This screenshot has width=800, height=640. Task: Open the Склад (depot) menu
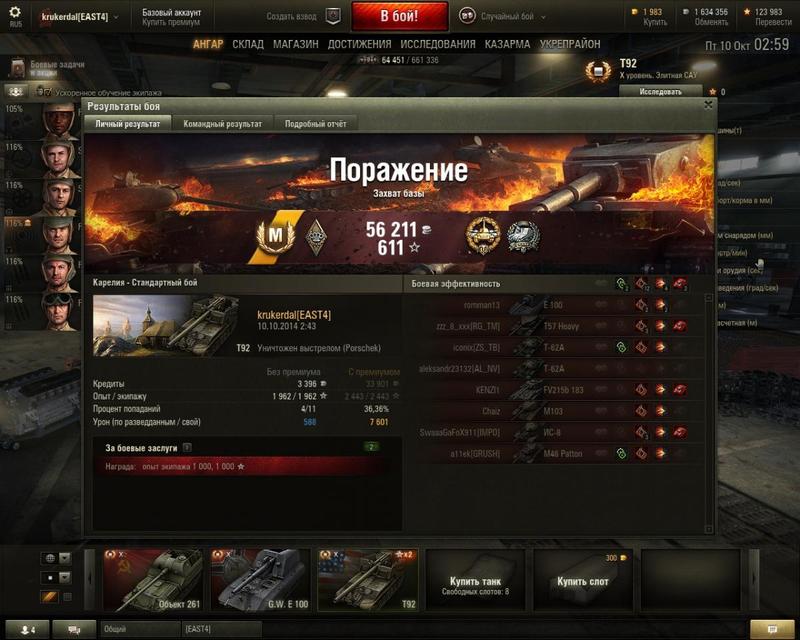pyautogui.click(x=248, y=45)
